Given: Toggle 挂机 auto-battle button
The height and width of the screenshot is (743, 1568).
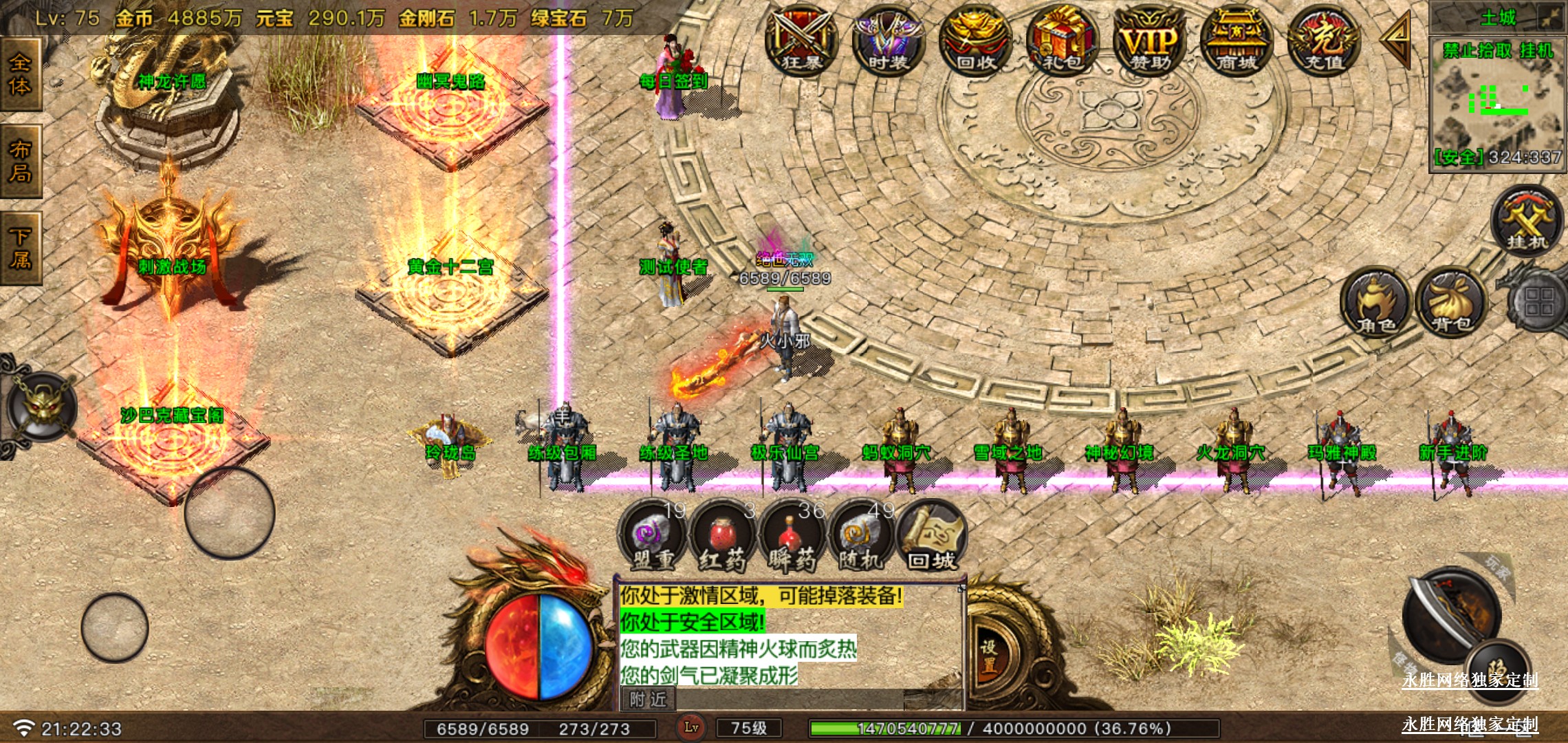Looking at the screenshot, I should tap(1527, 222).
